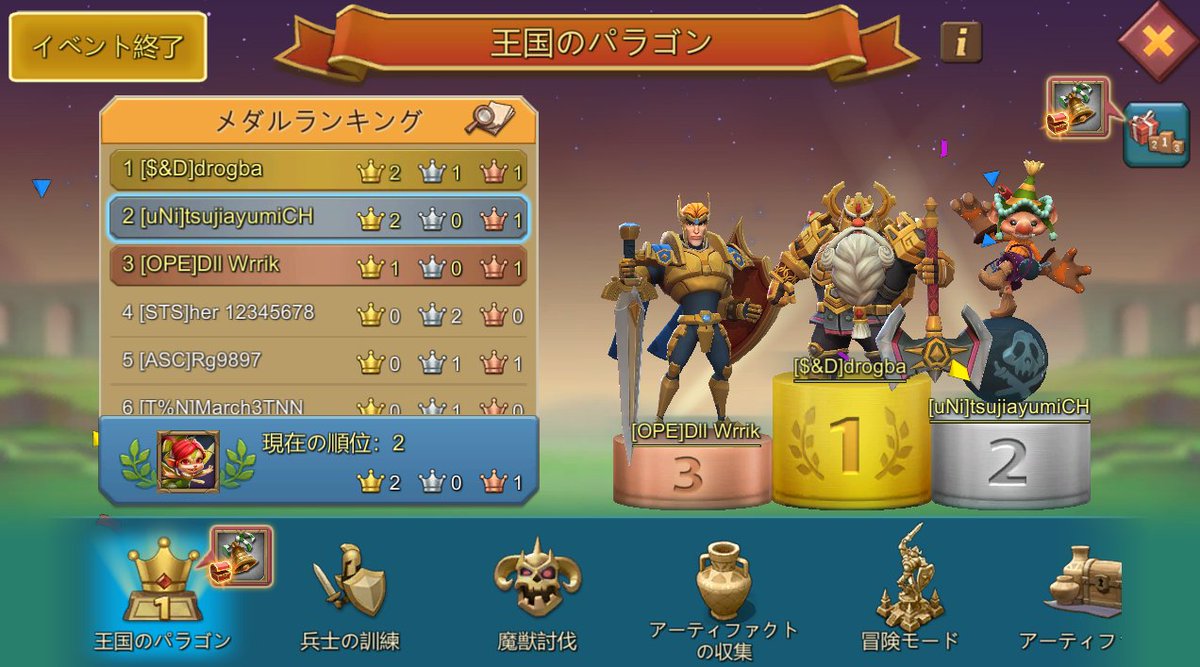Close the Kingdom Paragon screen
Screen dimensions: 1200x667
point(1157,42)
